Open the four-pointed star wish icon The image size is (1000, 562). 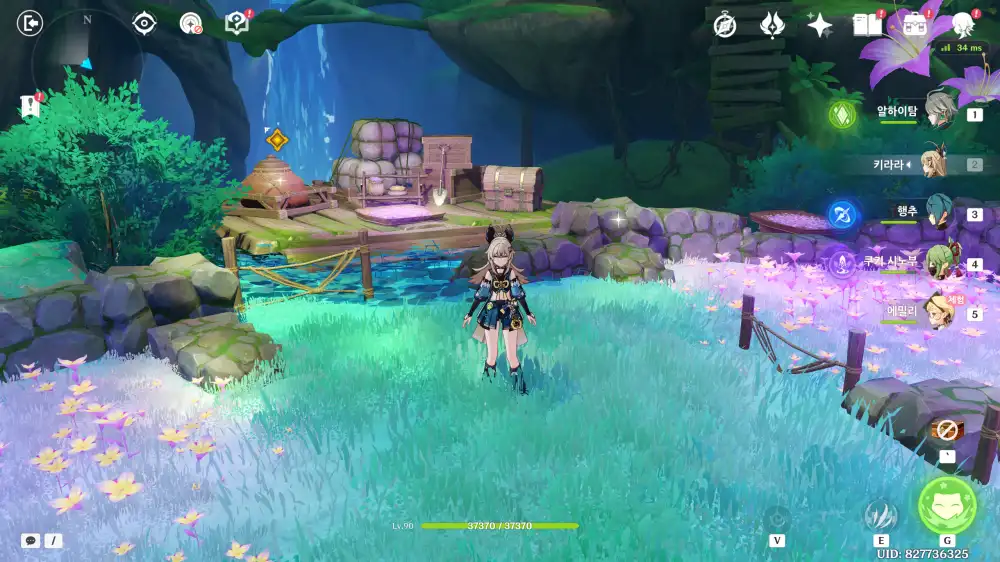pos(819,25)
